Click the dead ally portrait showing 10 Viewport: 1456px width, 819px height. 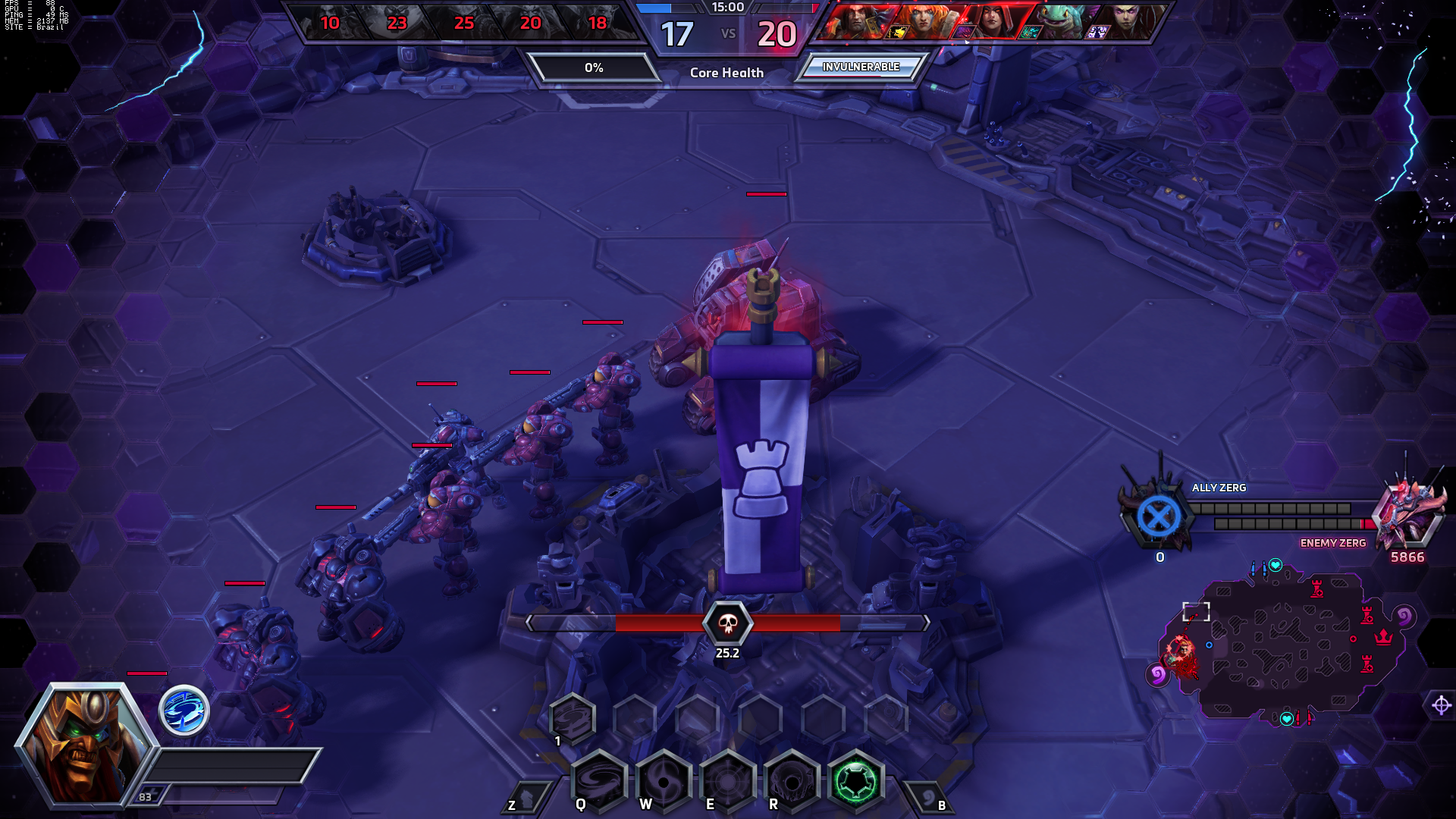[330, 23]
